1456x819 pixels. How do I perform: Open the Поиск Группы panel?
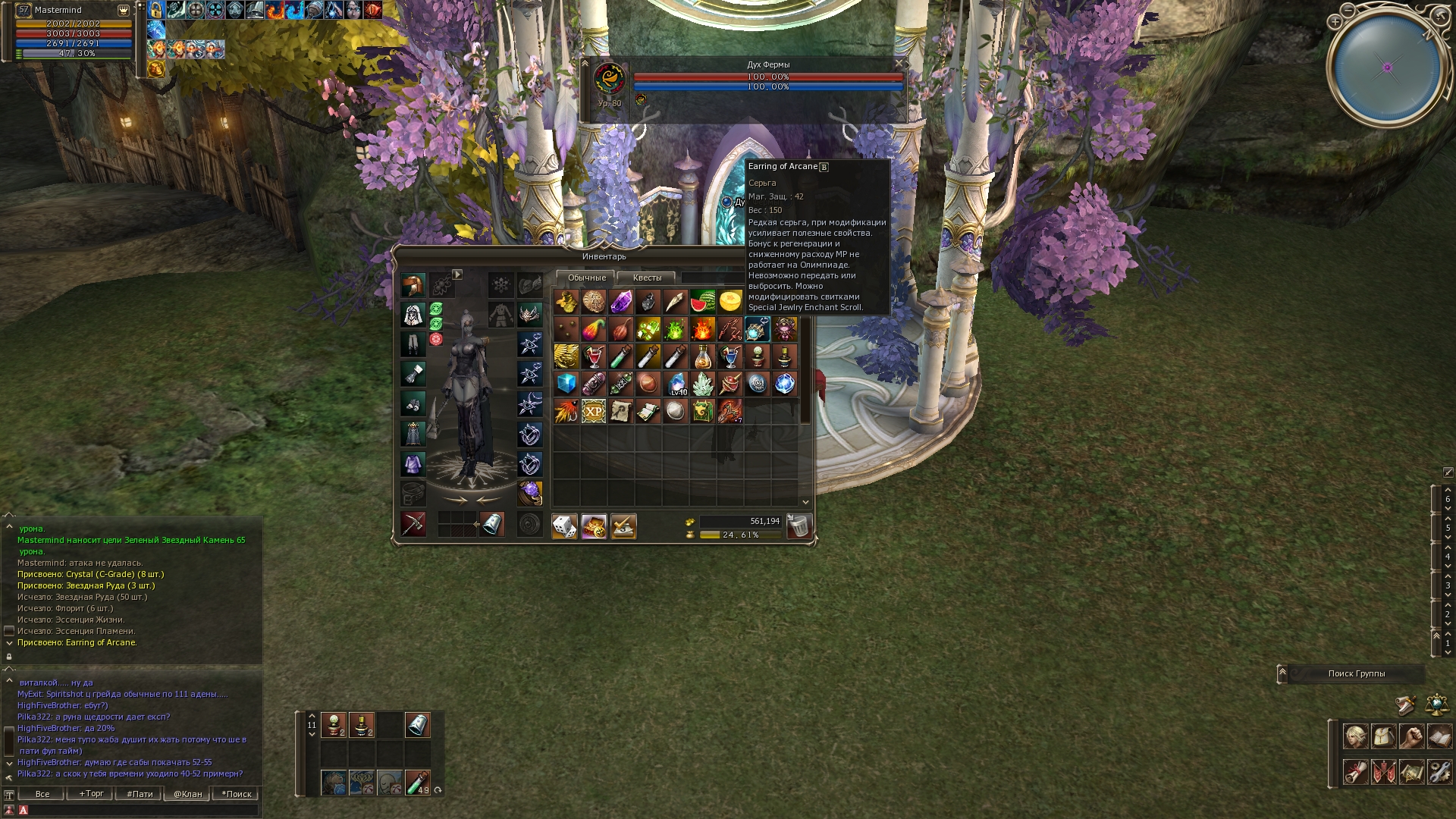1356,673
